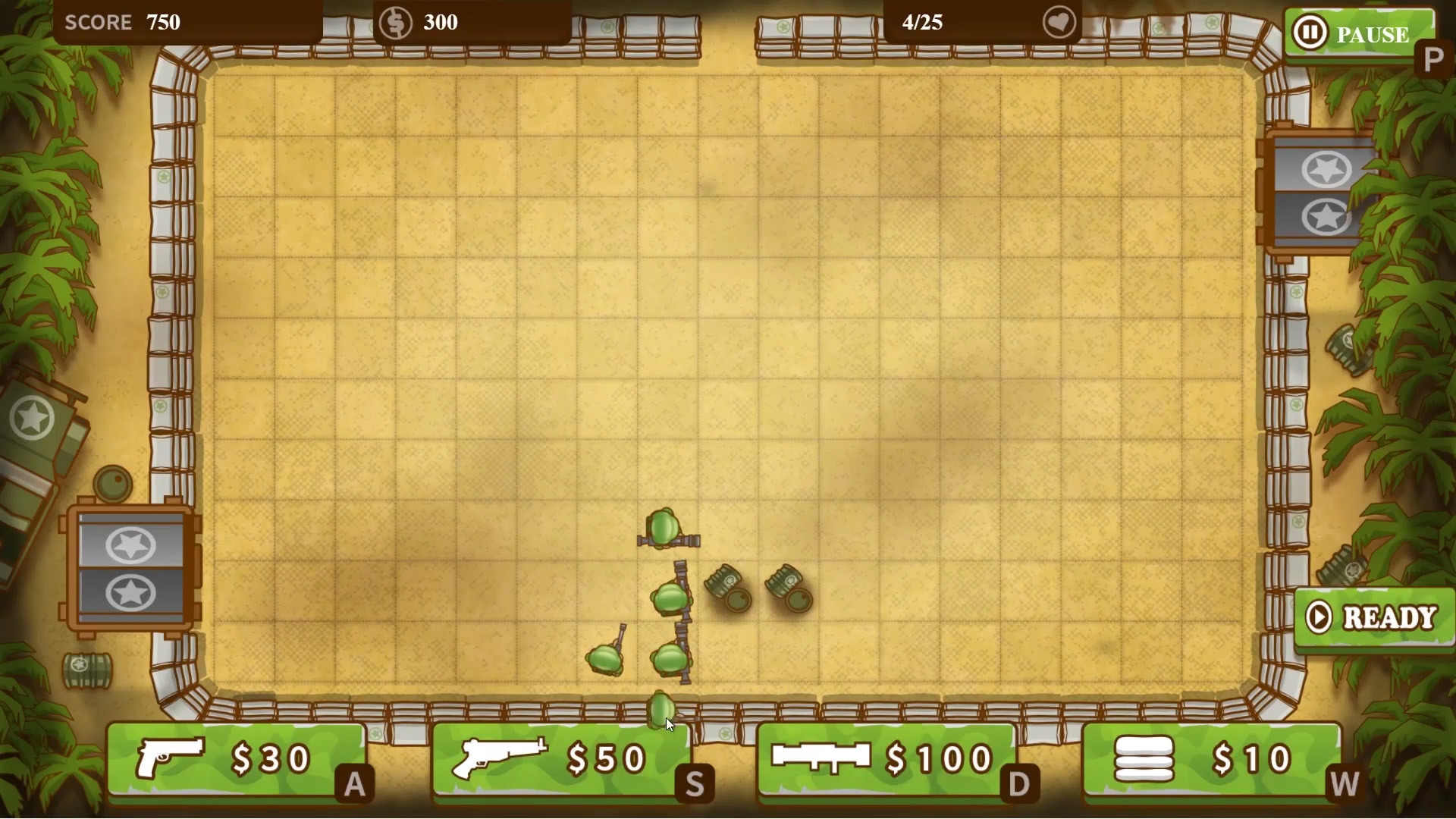
Task: Click the upper star on the left barracks
Action: [x=131, y=544]
